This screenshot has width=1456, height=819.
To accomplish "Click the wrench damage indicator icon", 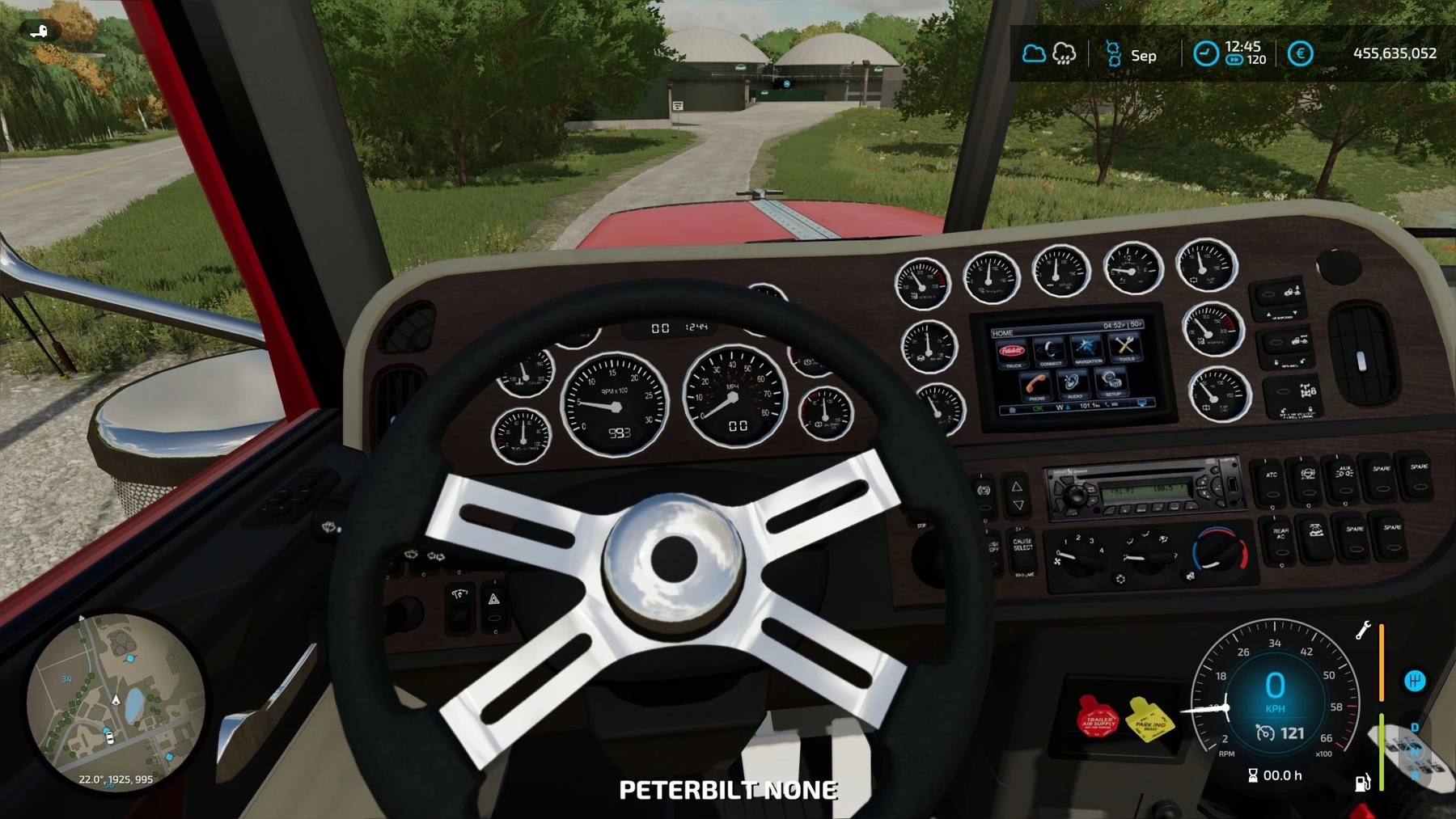I will (1364, 630).
